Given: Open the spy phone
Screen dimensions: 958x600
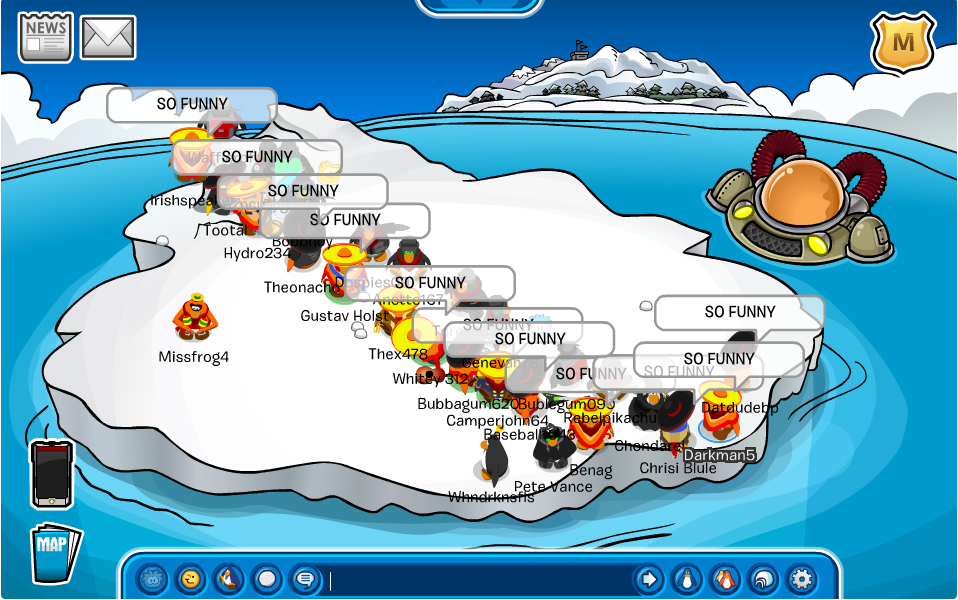Looking at the screenshot, I should pyautogui.click(x=51, y=473).
